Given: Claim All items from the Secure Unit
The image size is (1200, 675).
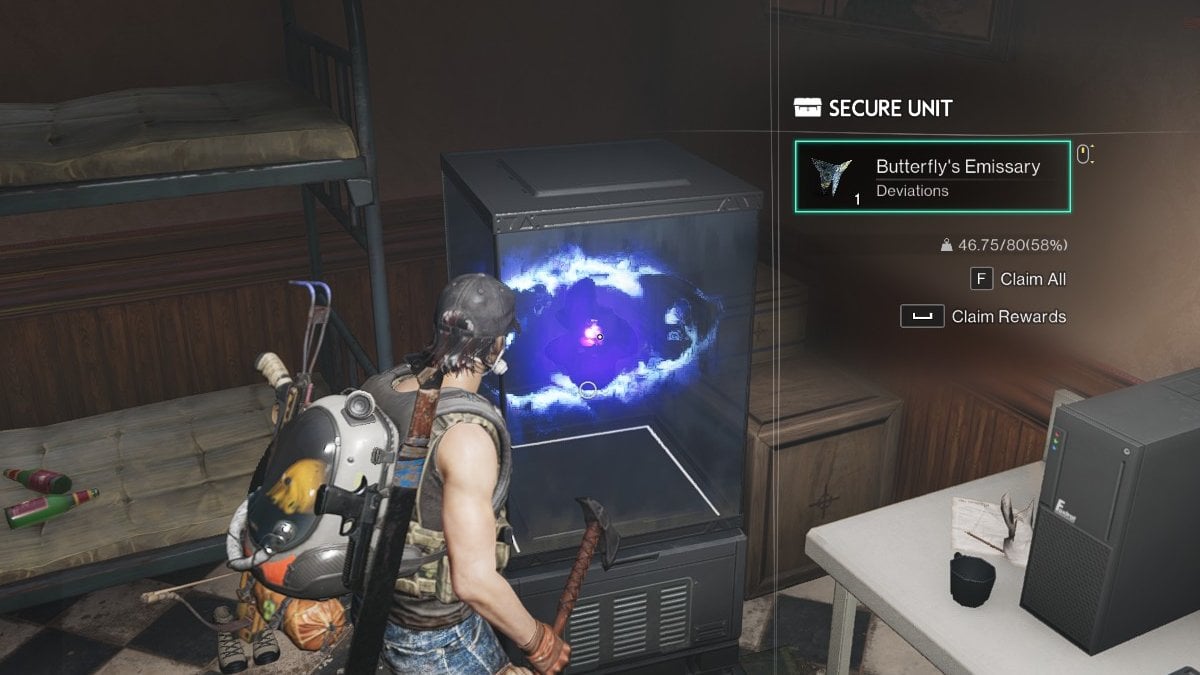Looking at the screenshot, I should point(1018,279).
